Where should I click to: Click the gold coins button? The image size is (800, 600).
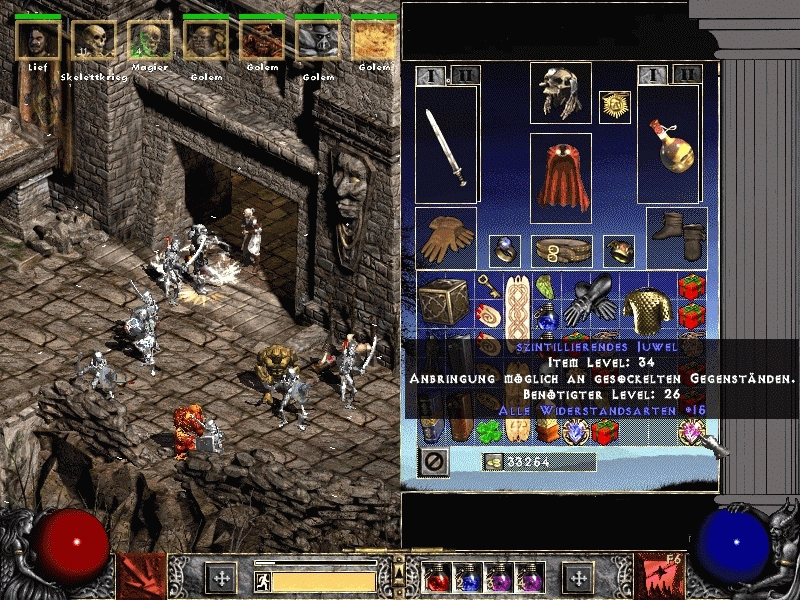click(492, 461)
